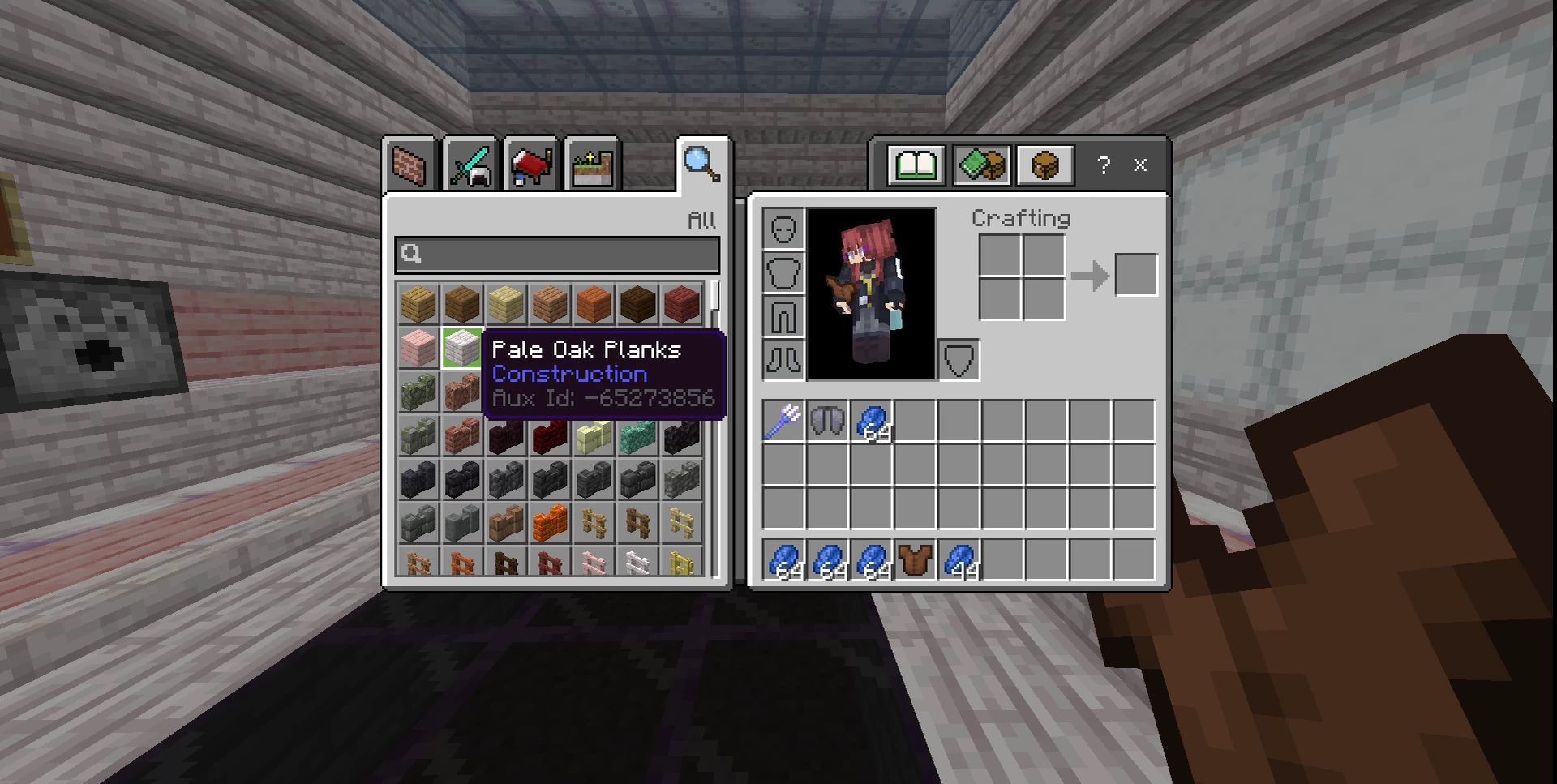Image resolution: width=1557 pixels, height=784 pixels.
Task: Switch to the Items tab with bed icon
Action: click(x=531, y=165)
